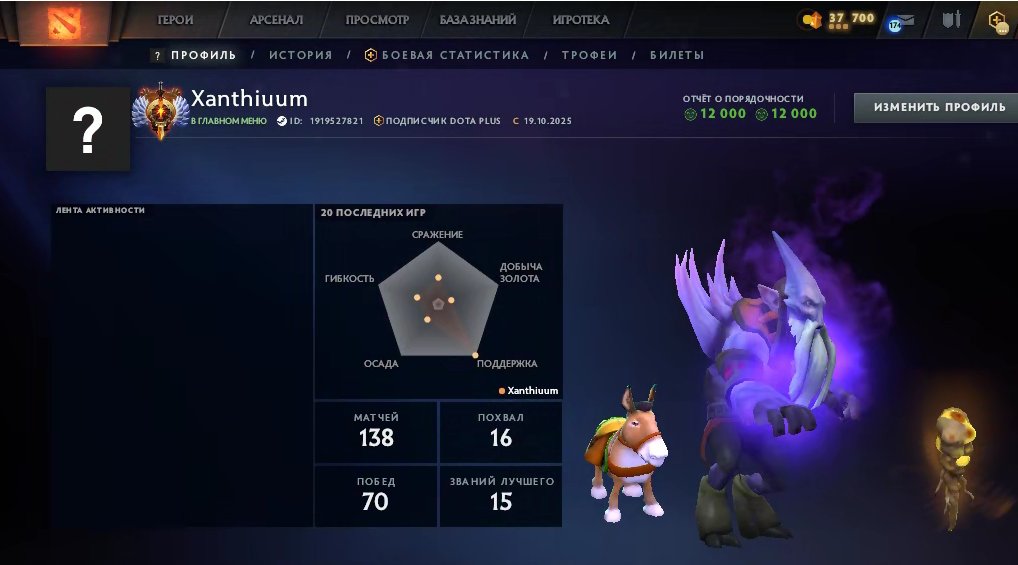Open the Dota Plus hexagon icon
This screenshot has height=565, width=1018.
pyautogui.click(x=997, y=20)
